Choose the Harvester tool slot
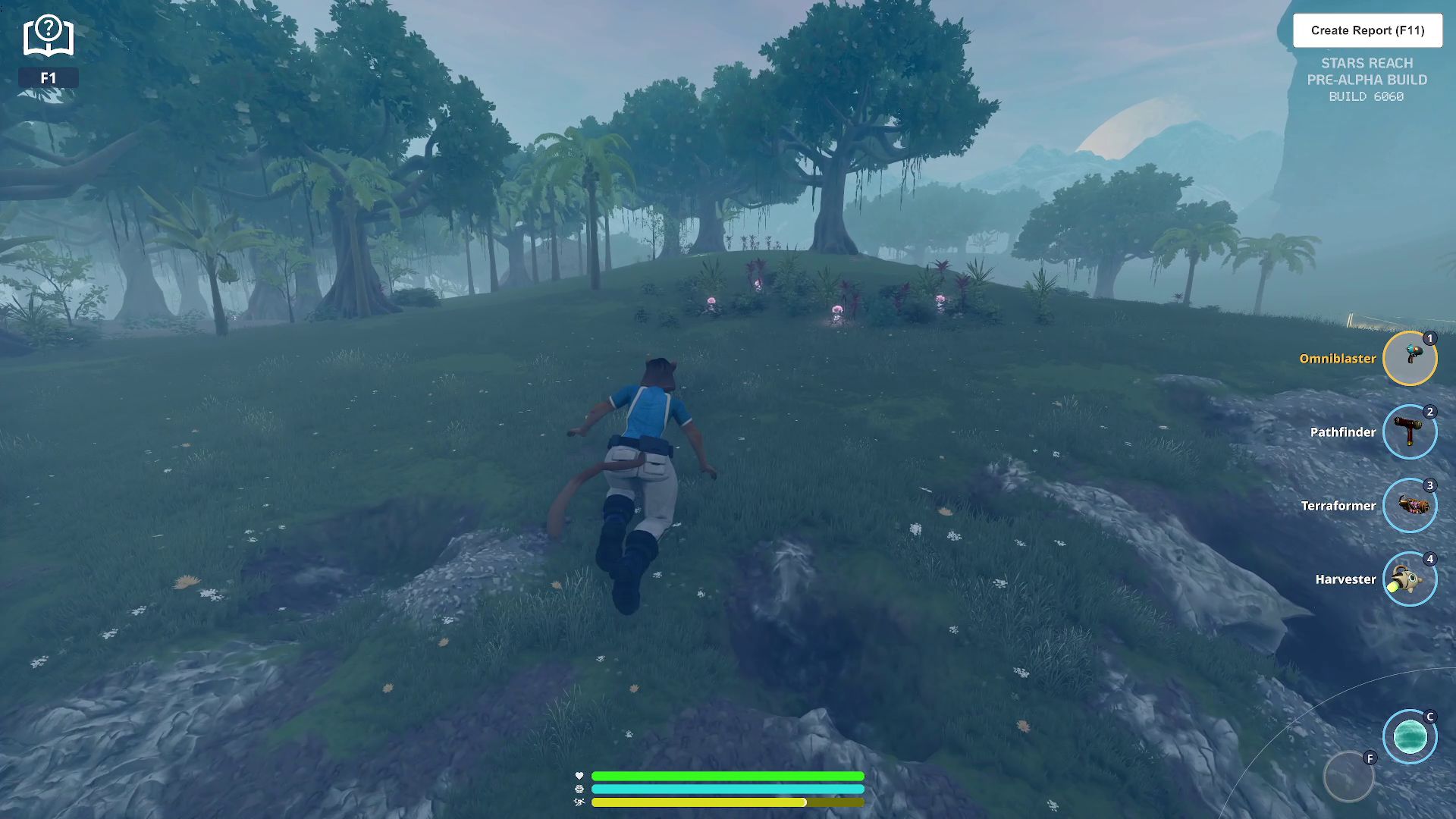This screenshot has height=819, width=1456. click(1409, 579)
